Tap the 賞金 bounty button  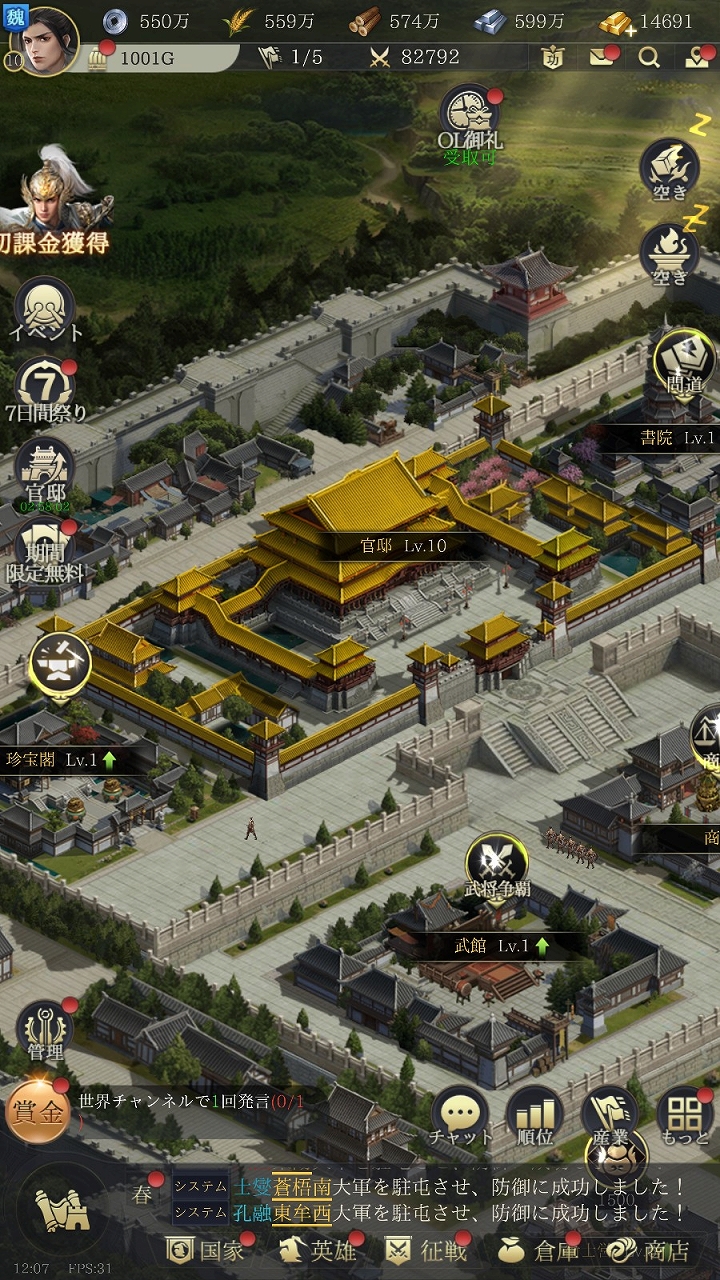point(37,1111)
